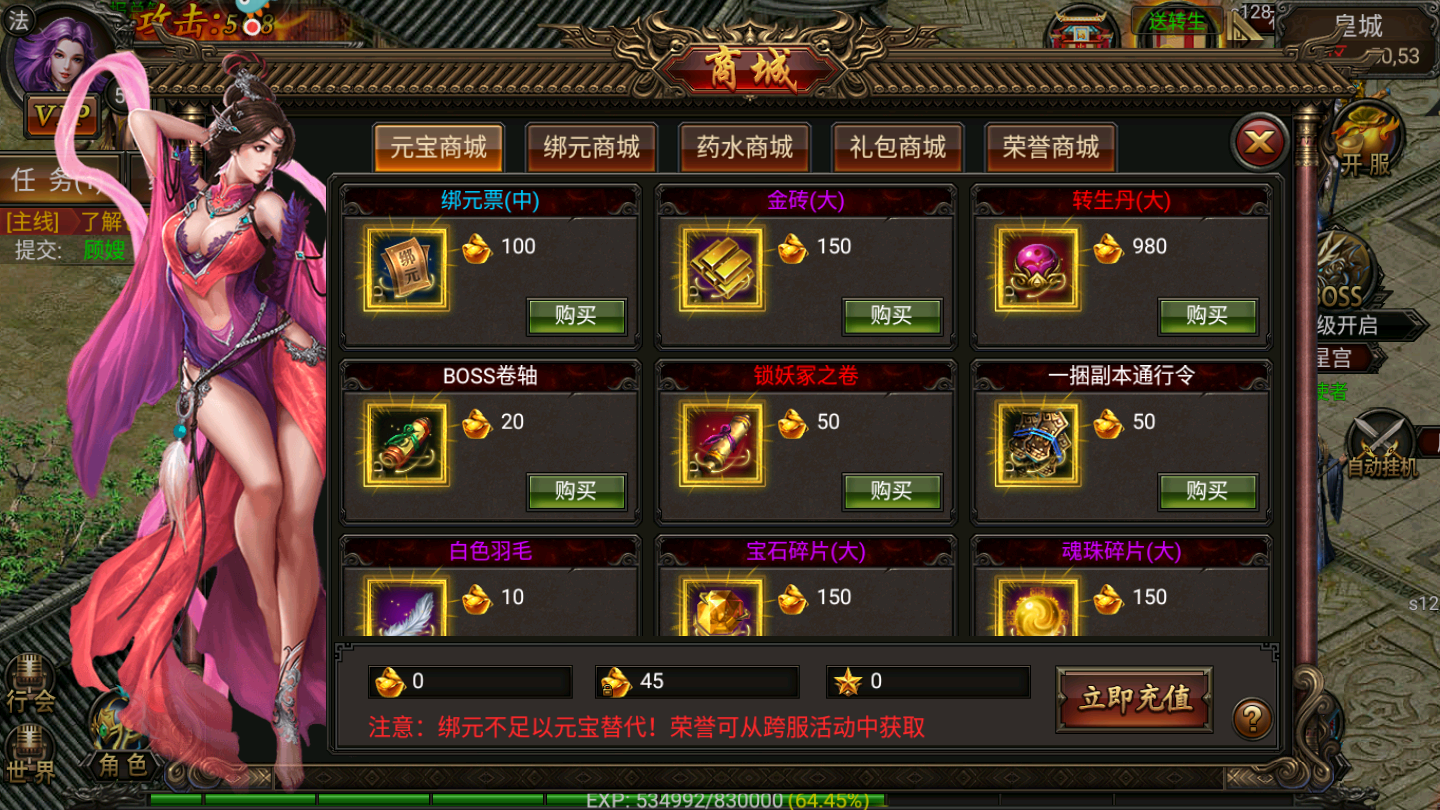Open the 荣誉商城 tab
Screen dimensions: 1440x810
[1050, 147]
